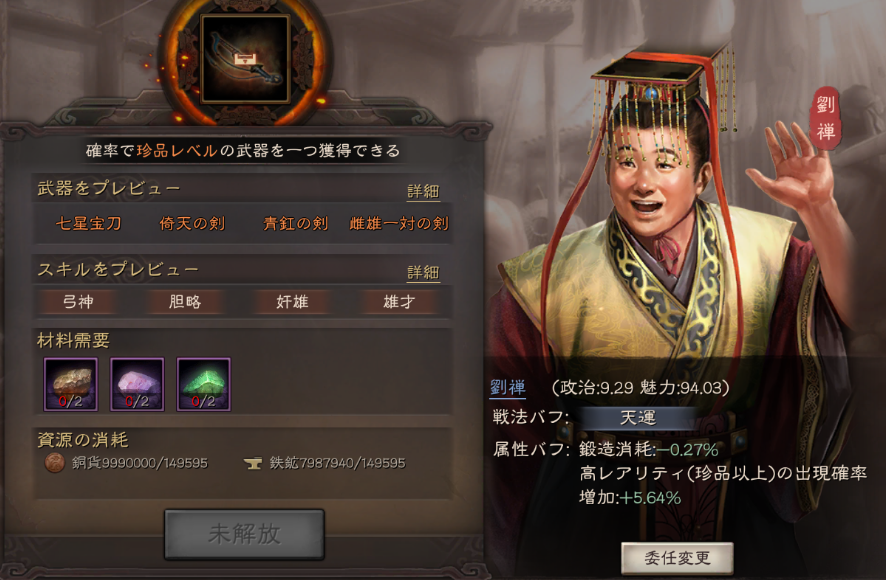
Task: Choose the 雄才 skill
Action: [397, 301]
